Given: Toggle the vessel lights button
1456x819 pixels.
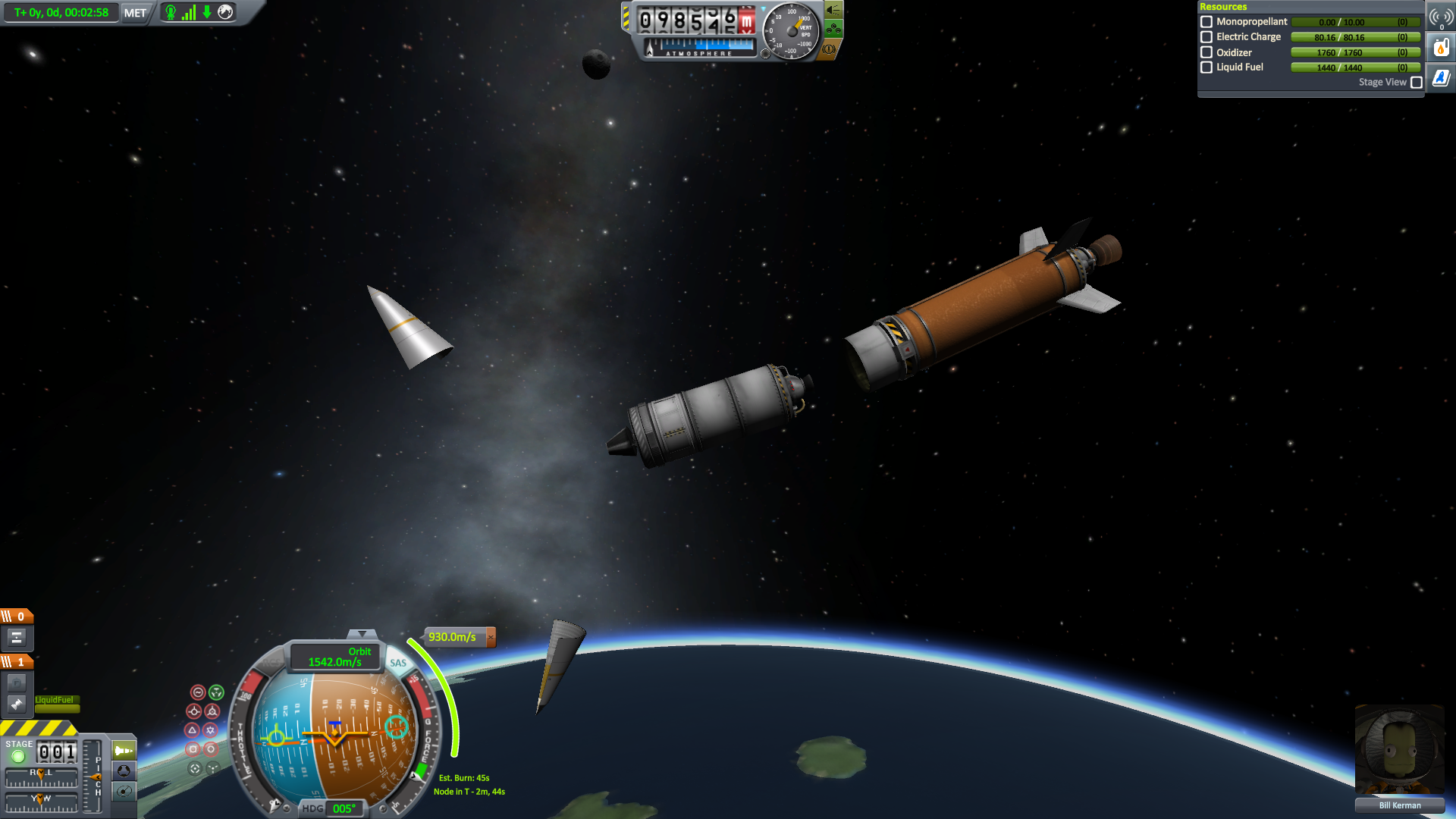Looking at the screenshot, I should point(833,10).
